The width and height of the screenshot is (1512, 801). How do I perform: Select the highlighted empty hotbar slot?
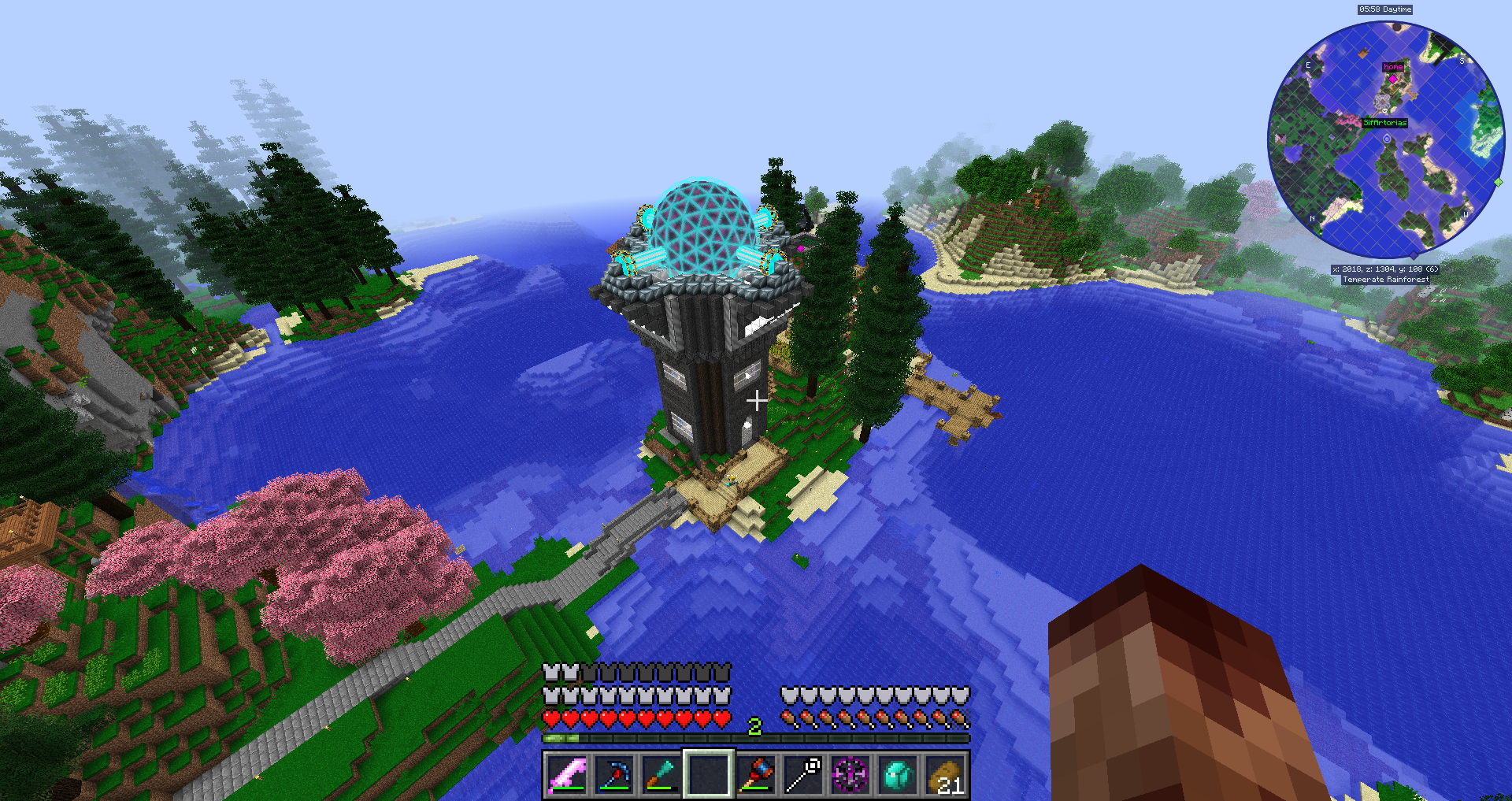pos(709,774)
